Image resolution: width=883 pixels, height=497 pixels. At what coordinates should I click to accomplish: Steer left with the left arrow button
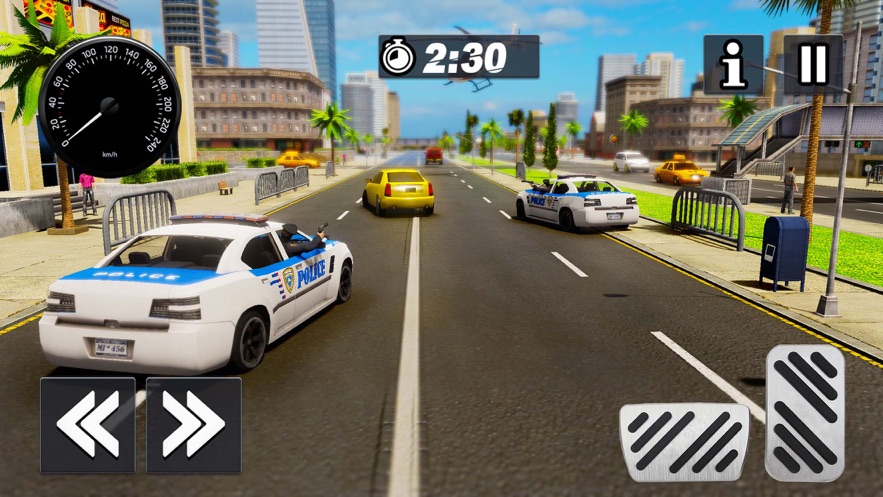[x=88, y=424]
